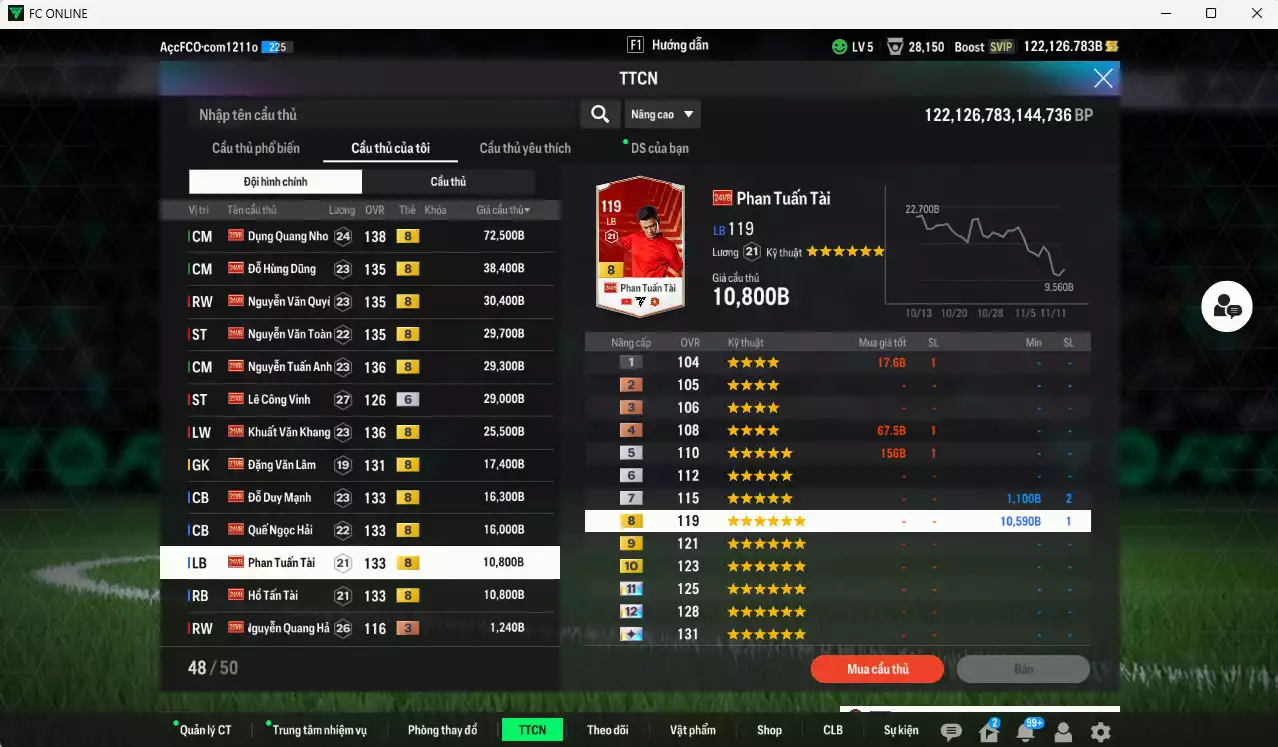The image size is (1278, 747).
Task: Select the Cầu thủ sub-tab
Action: pyautogui.click(x=448, y=181)
